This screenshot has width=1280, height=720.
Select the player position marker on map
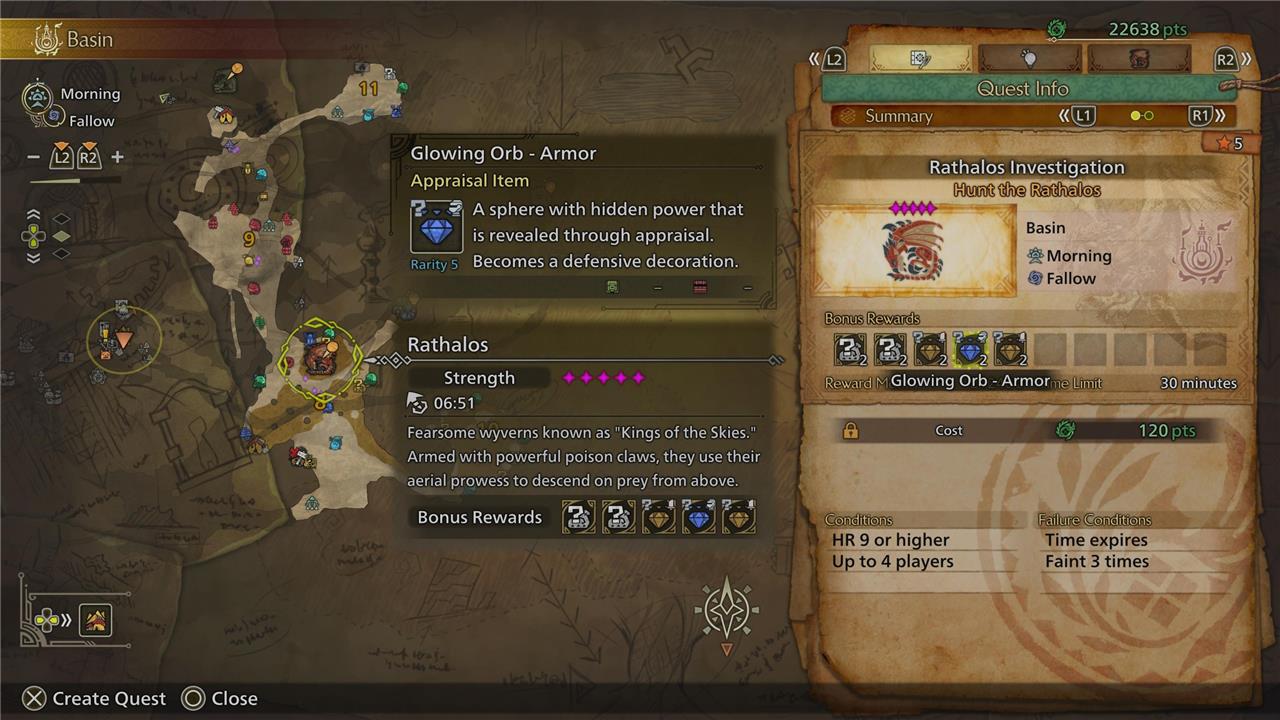coord(123,340)
